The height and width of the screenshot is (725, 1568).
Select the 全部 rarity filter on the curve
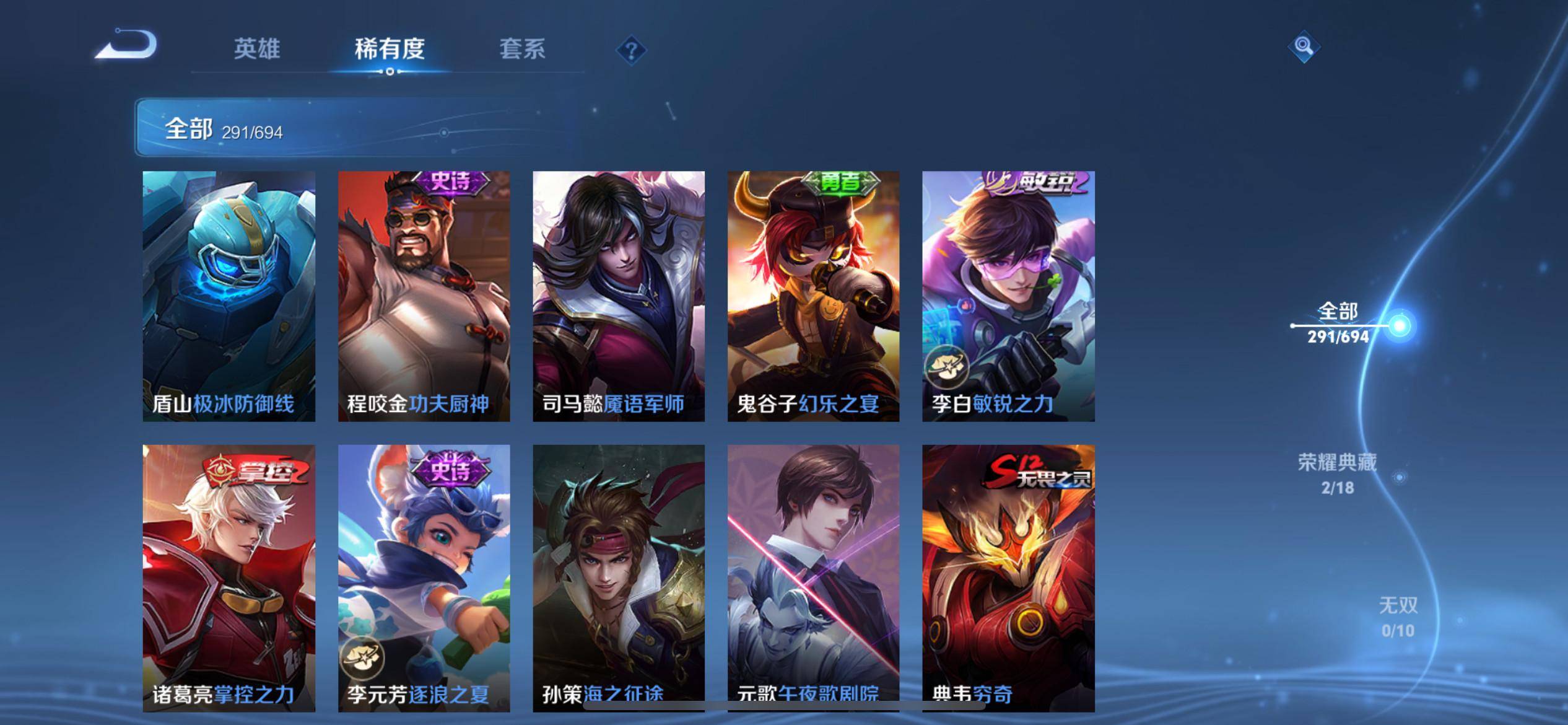pos(1339,323)
